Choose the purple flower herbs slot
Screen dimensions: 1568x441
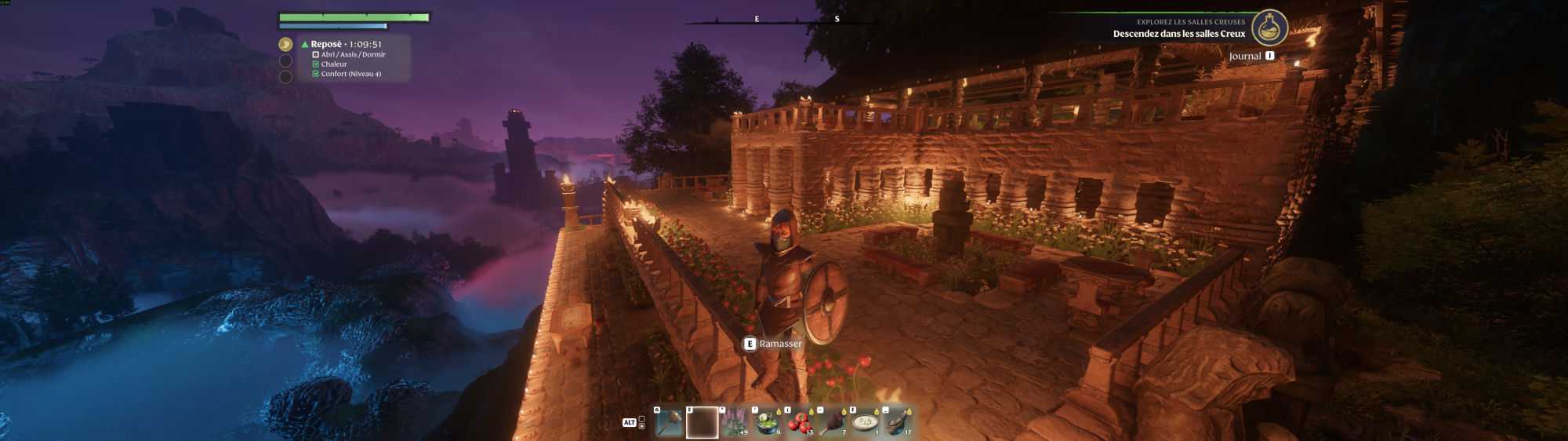(735, 423)
